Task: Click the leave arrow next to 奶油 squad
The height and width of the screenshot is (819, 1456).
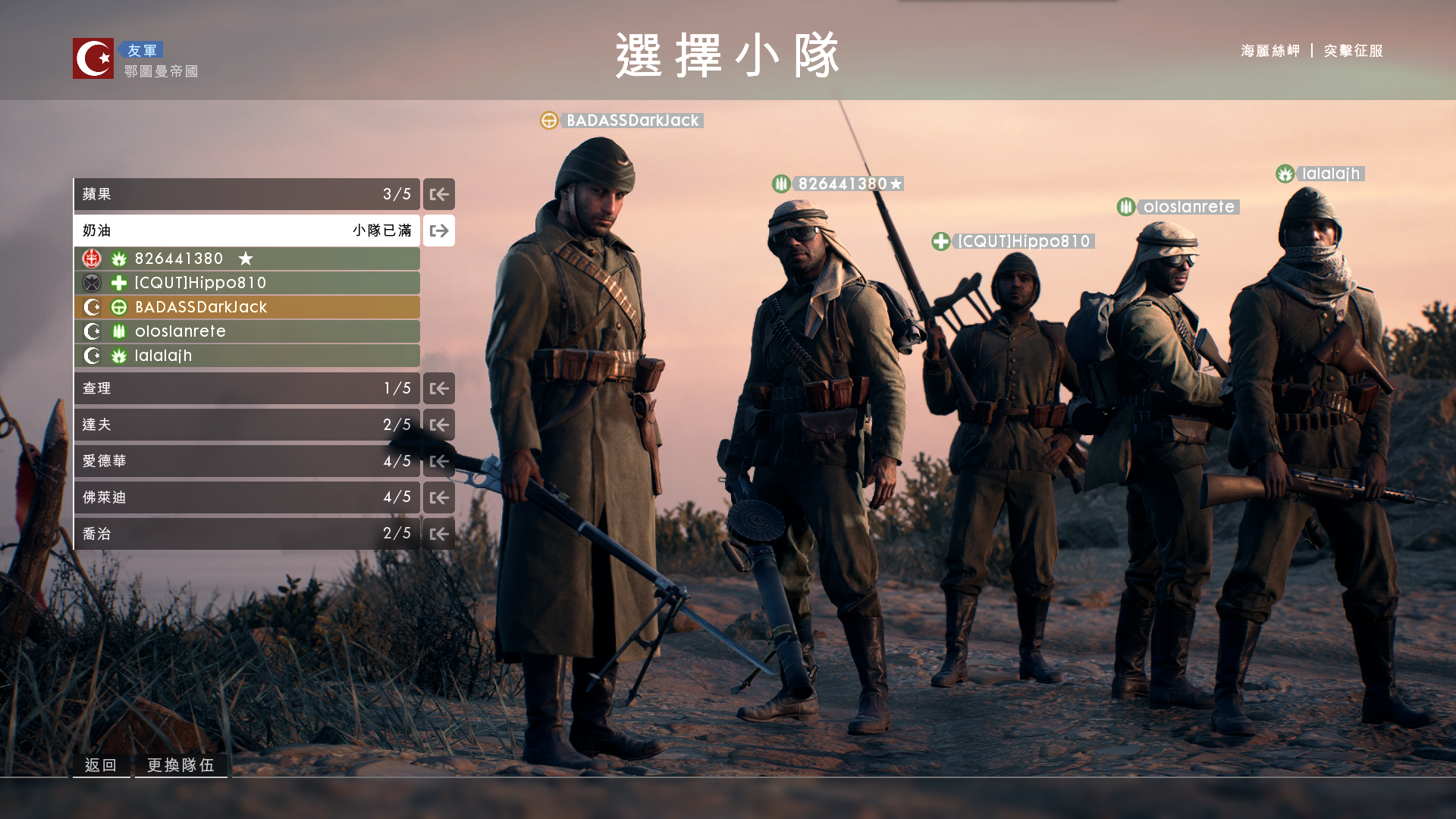Action: tap(438, 231)
